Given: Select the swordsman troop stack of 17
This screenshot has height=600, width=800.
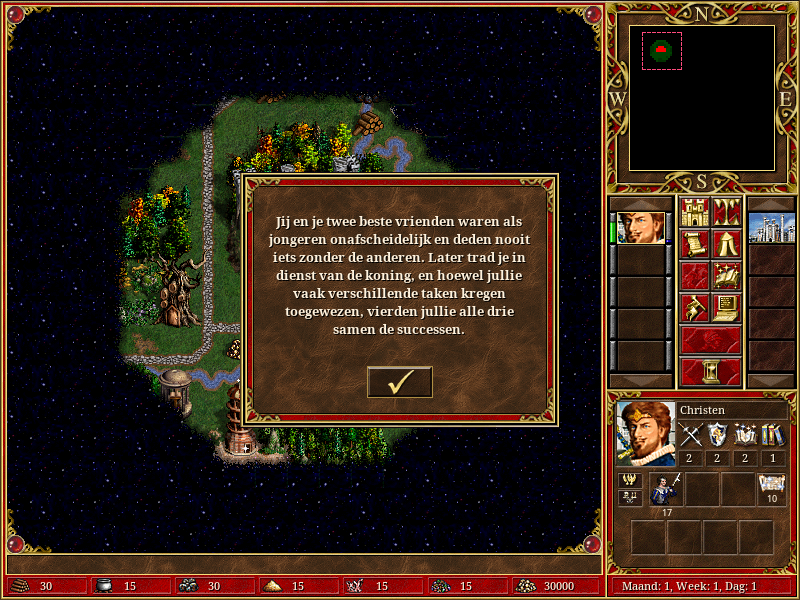Looking at the screenshot, I should tap(665, 489).
